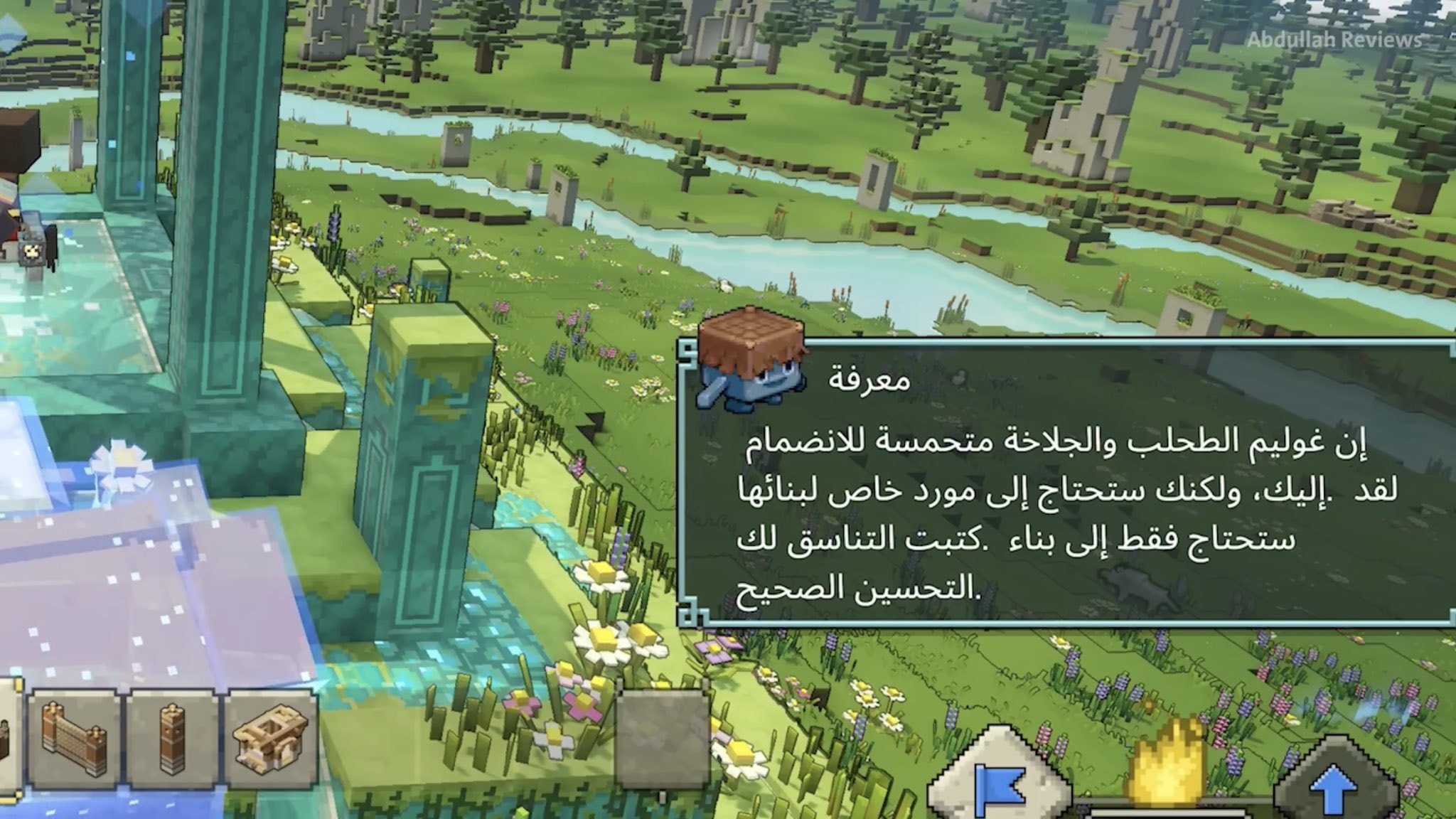
Task: Choose the tall wooden tower structure
Action: [x=171, y=739]
